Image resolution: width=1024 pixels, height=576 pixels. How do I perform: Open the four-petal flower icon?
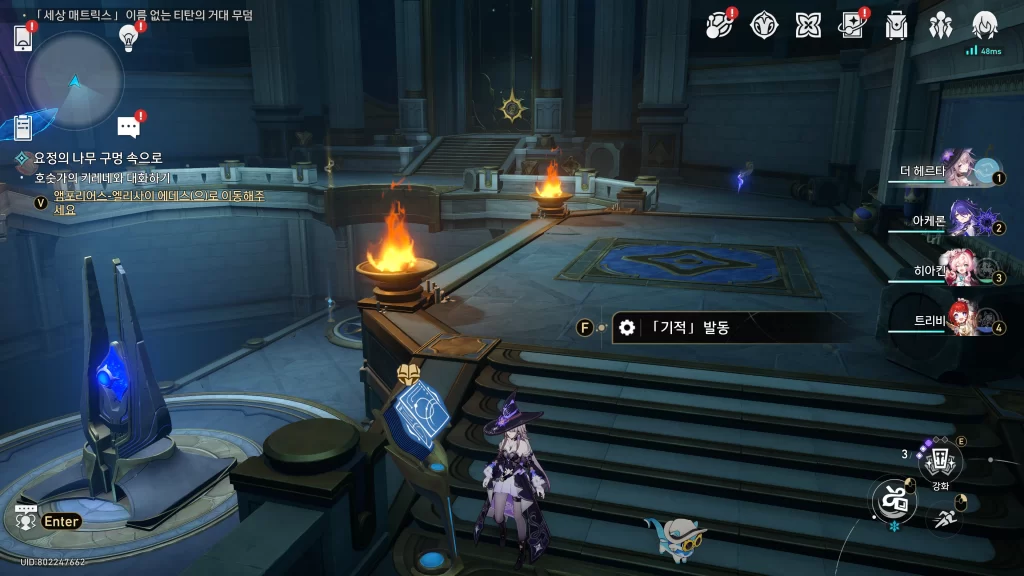tap(808, 25)
